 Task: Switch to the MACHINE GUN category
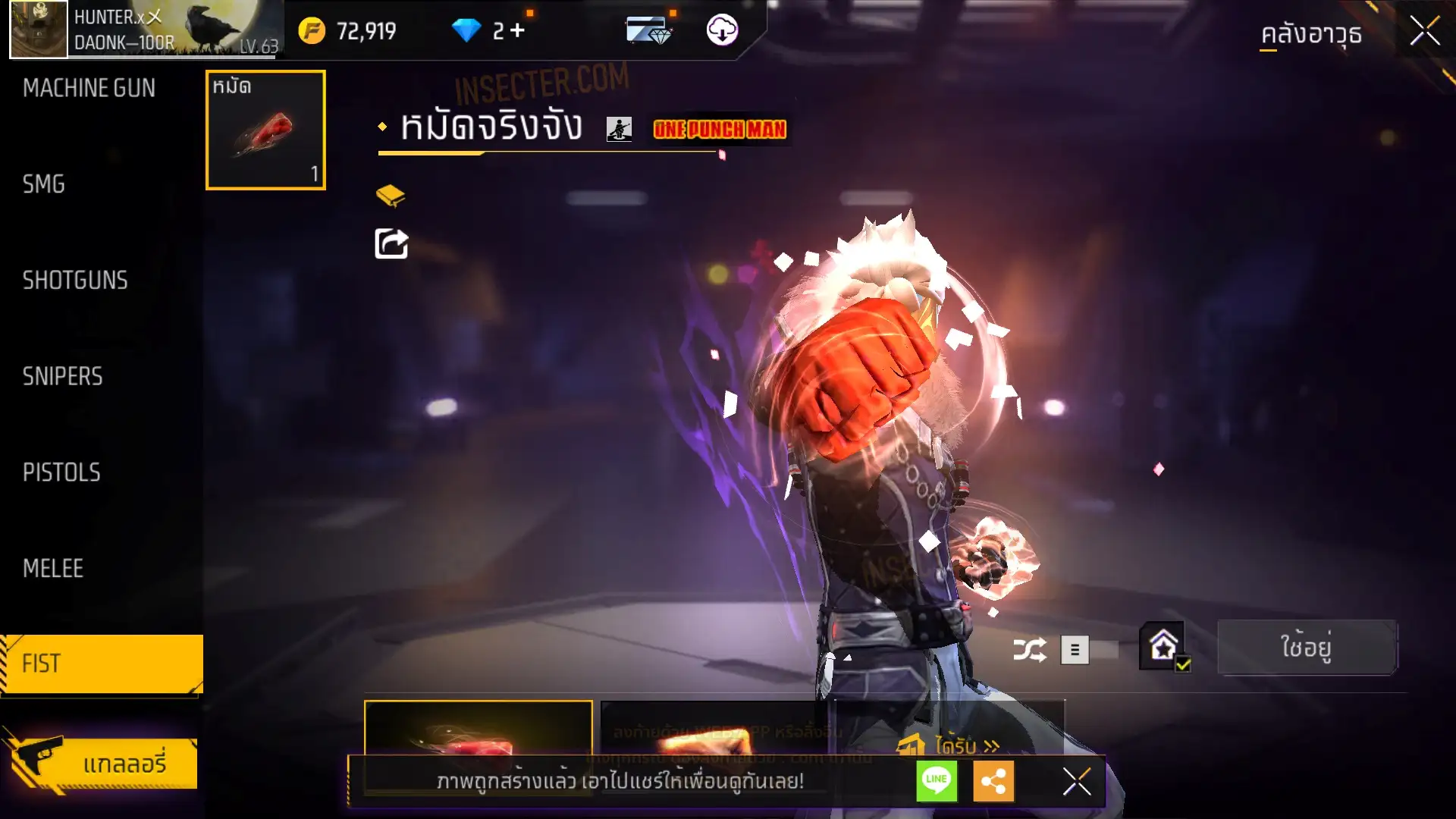(x=89, y=88)
